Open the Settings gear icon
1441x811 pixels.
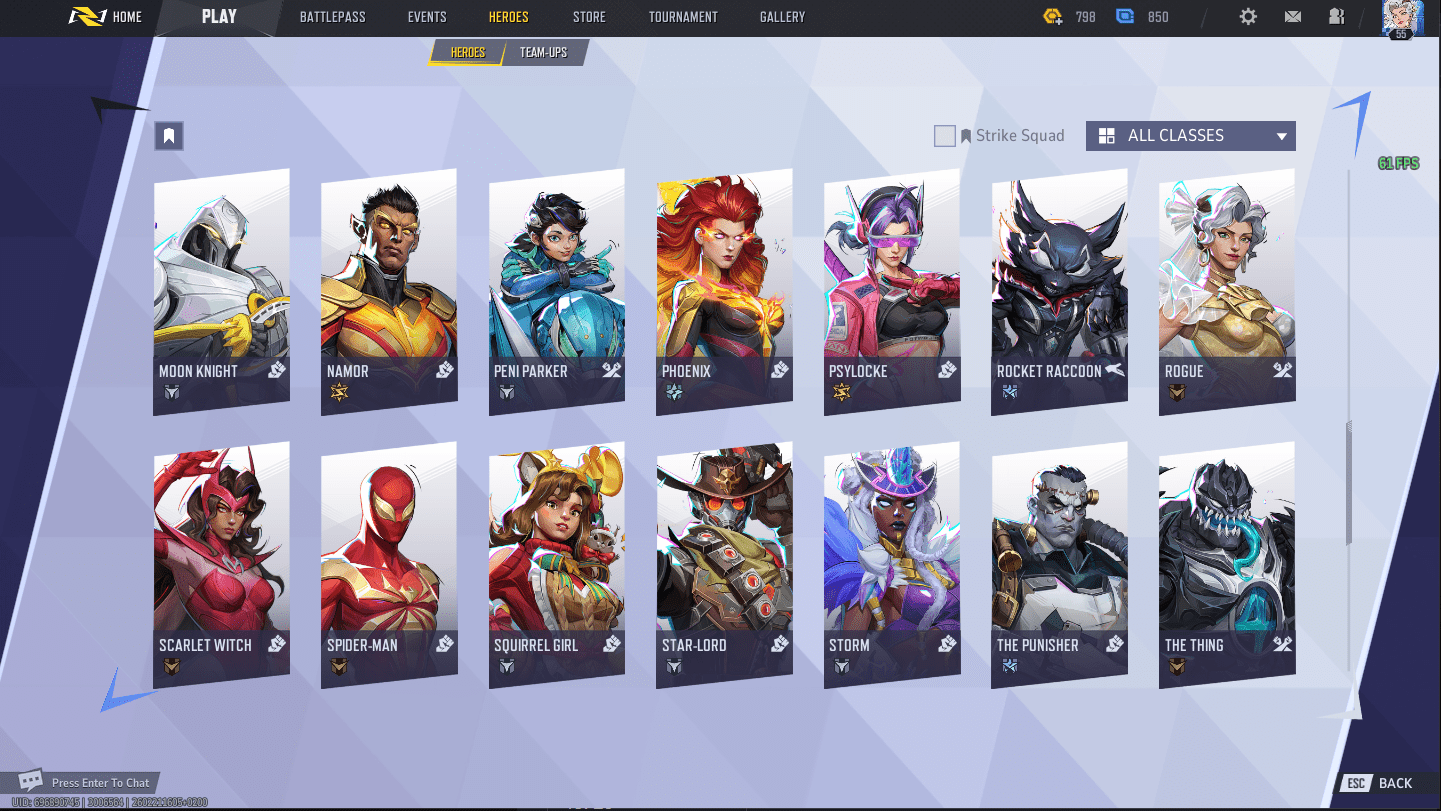pyautogui.click(x=1247, y=17)
